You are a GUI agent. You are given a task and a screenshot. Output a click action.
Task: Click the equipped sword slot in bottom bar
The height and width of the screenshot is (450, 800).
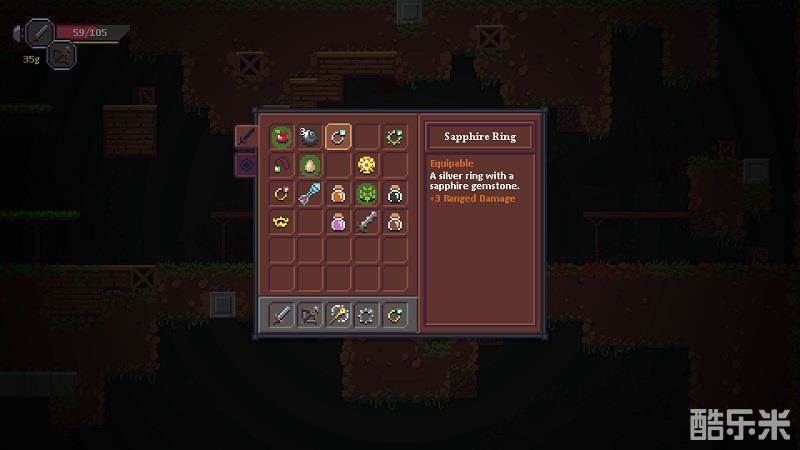click(x=281, y=316)
